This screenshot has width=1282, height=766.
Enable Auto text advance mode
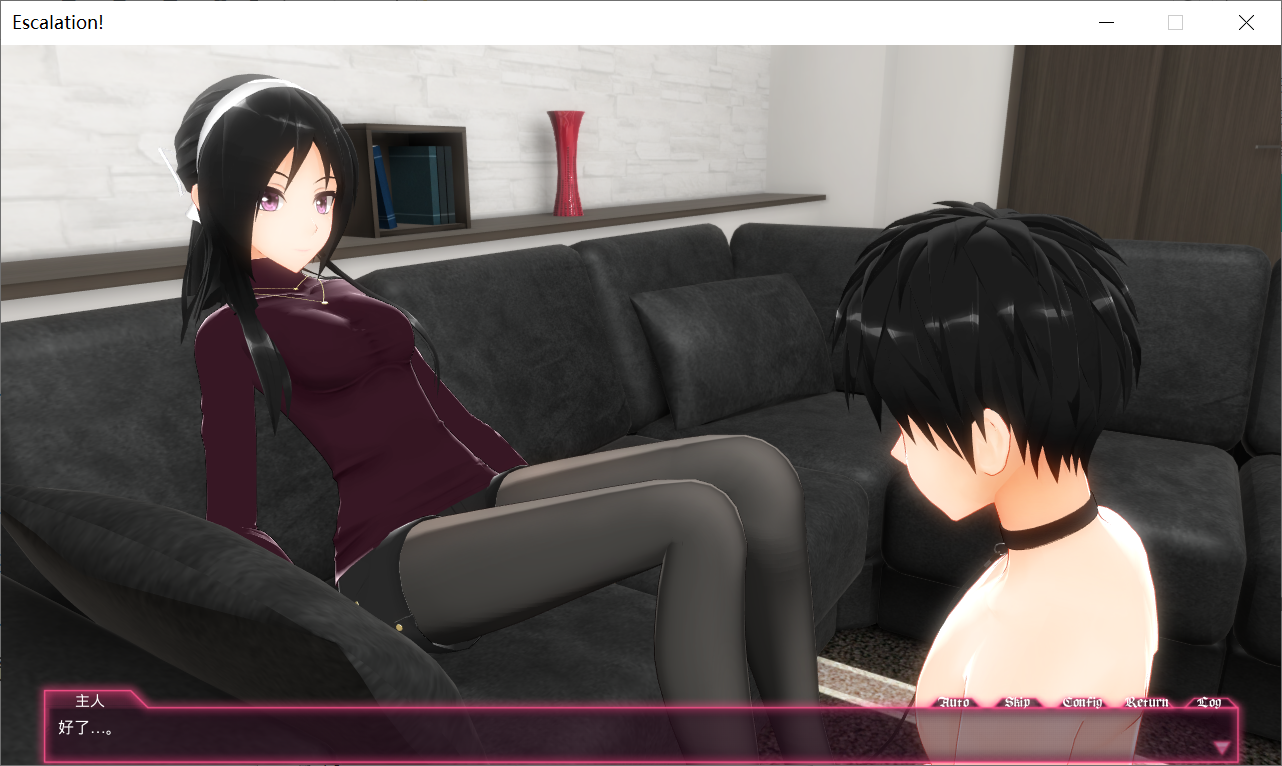(x=954, y=702)
